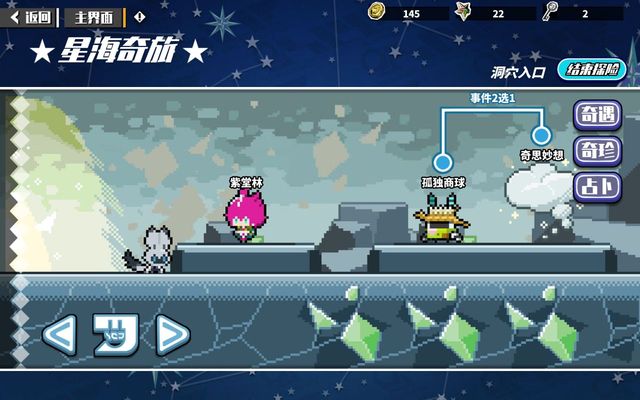Select the 孤独商球 event node
Screen dimensions: 640x400
pyautogui.click(x=442, y=162)
